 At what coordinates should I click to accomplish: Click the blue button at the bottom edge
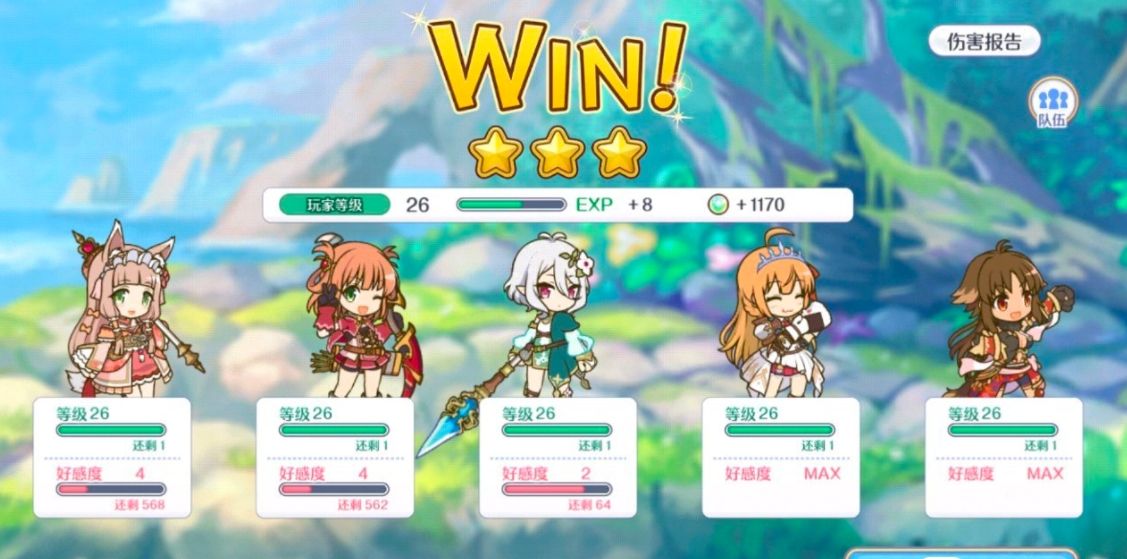(960, 553)
